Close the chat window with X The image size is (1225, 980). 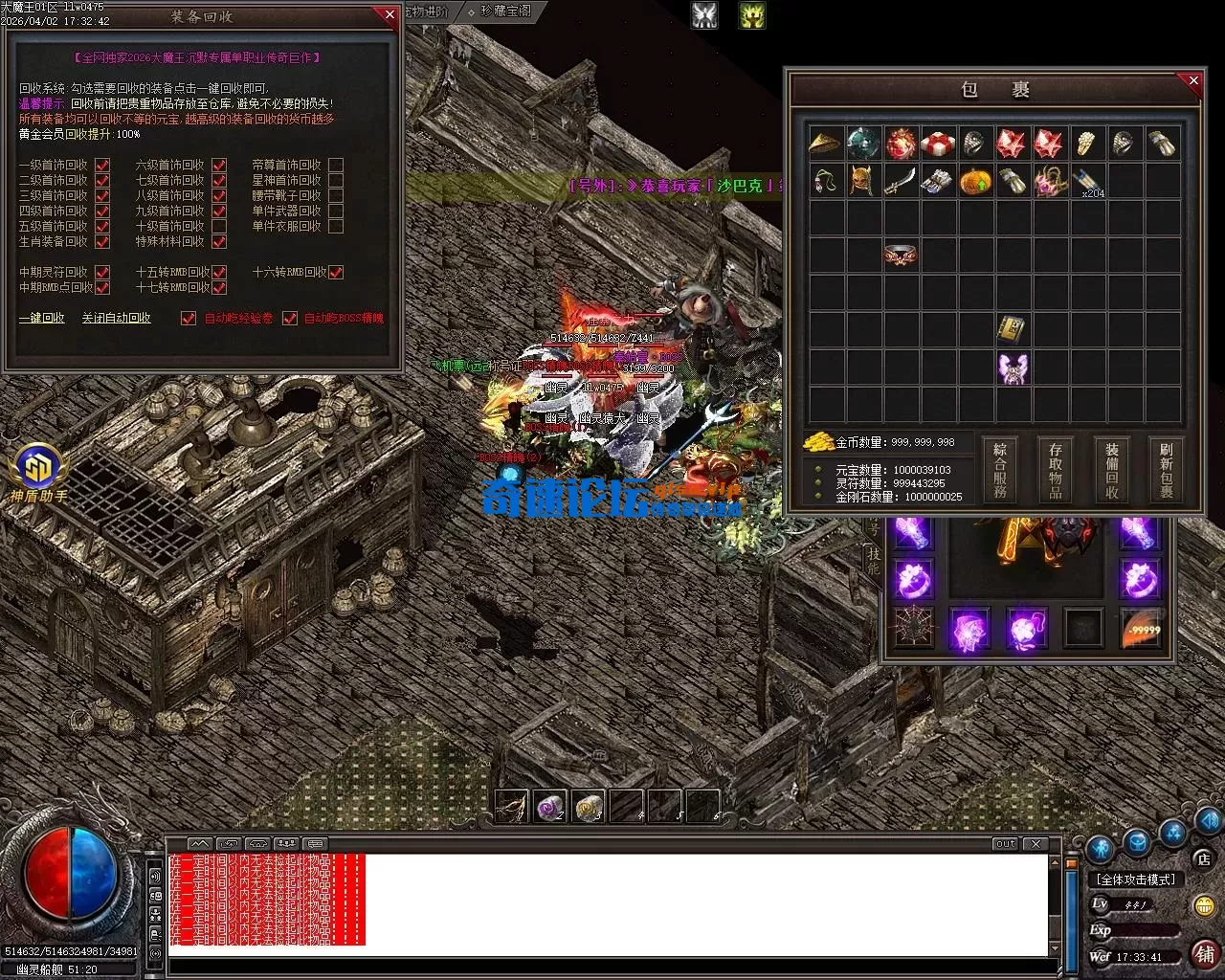point(1036,843)
